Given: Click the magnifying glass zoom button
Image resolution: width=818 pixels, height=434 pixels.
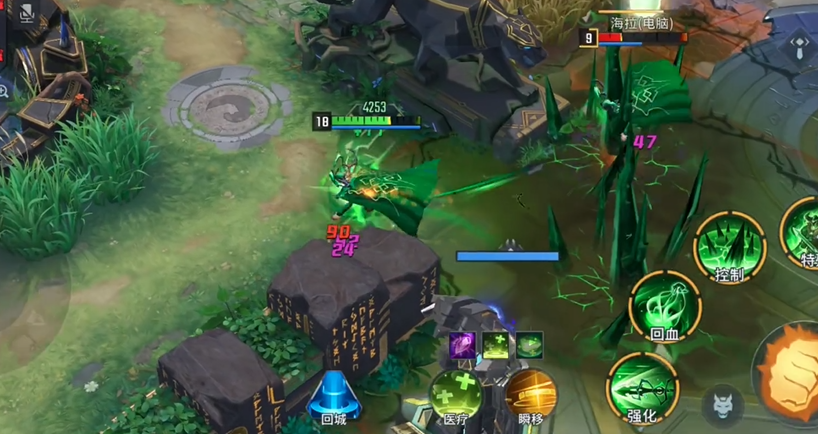Looking at the screenshot, I should [x=4, y=91].
